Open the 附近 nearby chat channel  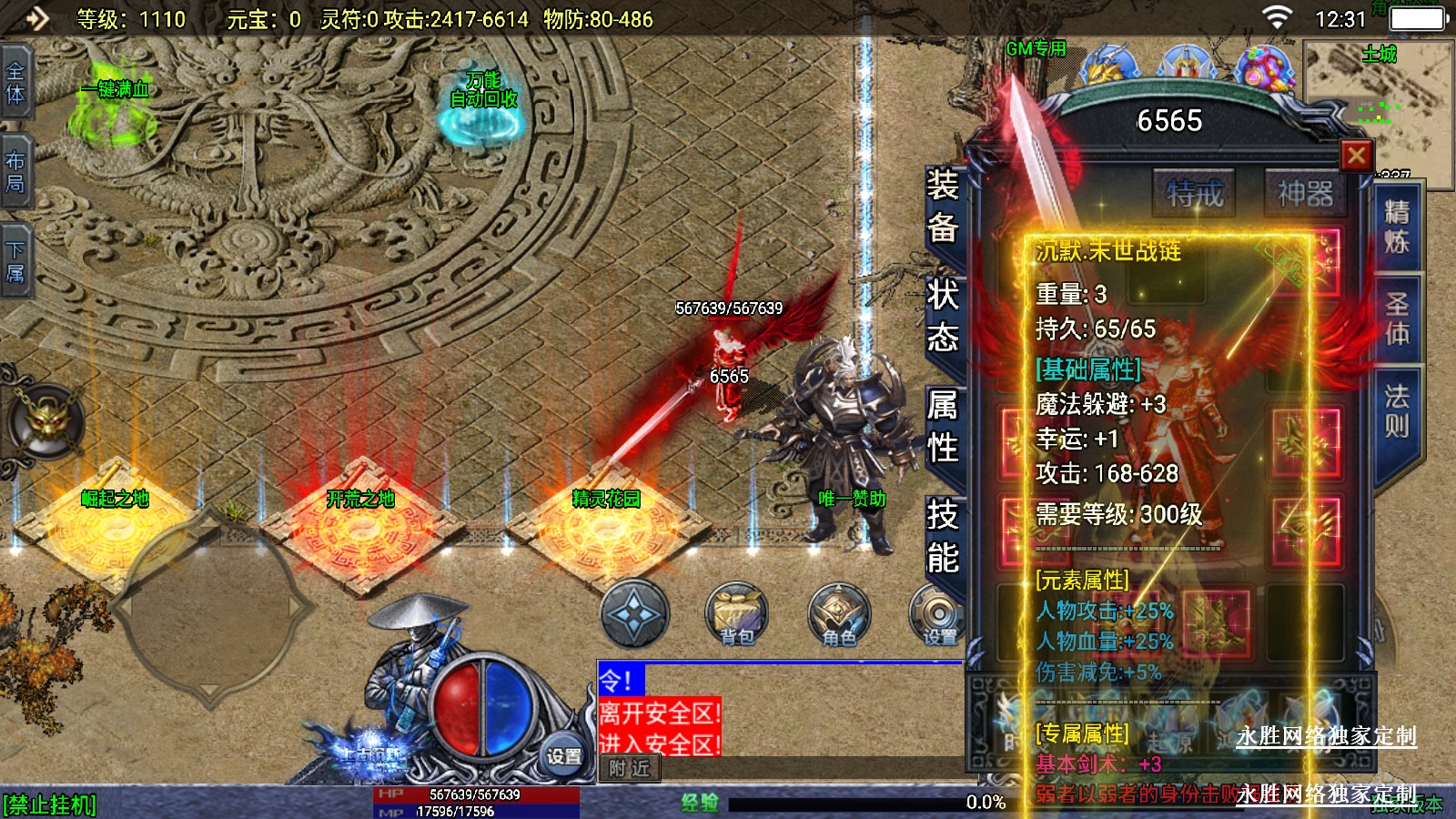629,769
